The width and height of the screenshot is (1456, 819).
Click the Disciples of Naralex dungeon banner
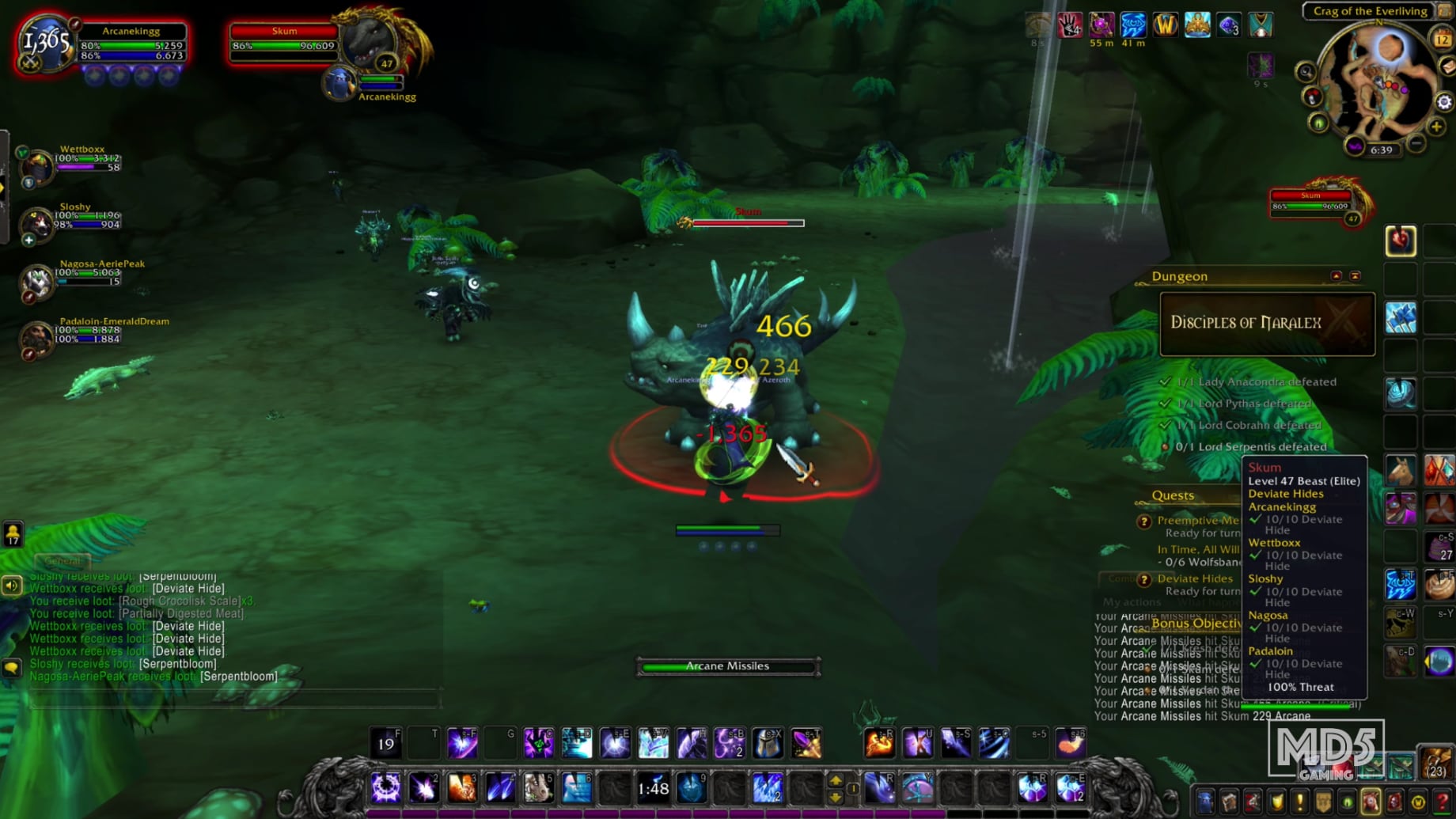pos(1266,323)
